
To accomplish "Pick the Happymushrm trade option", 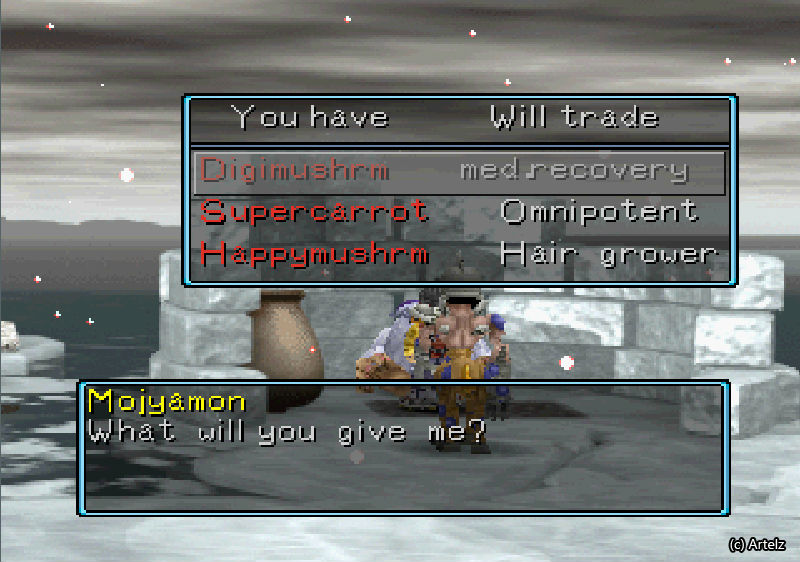I will tap(459, 254).
